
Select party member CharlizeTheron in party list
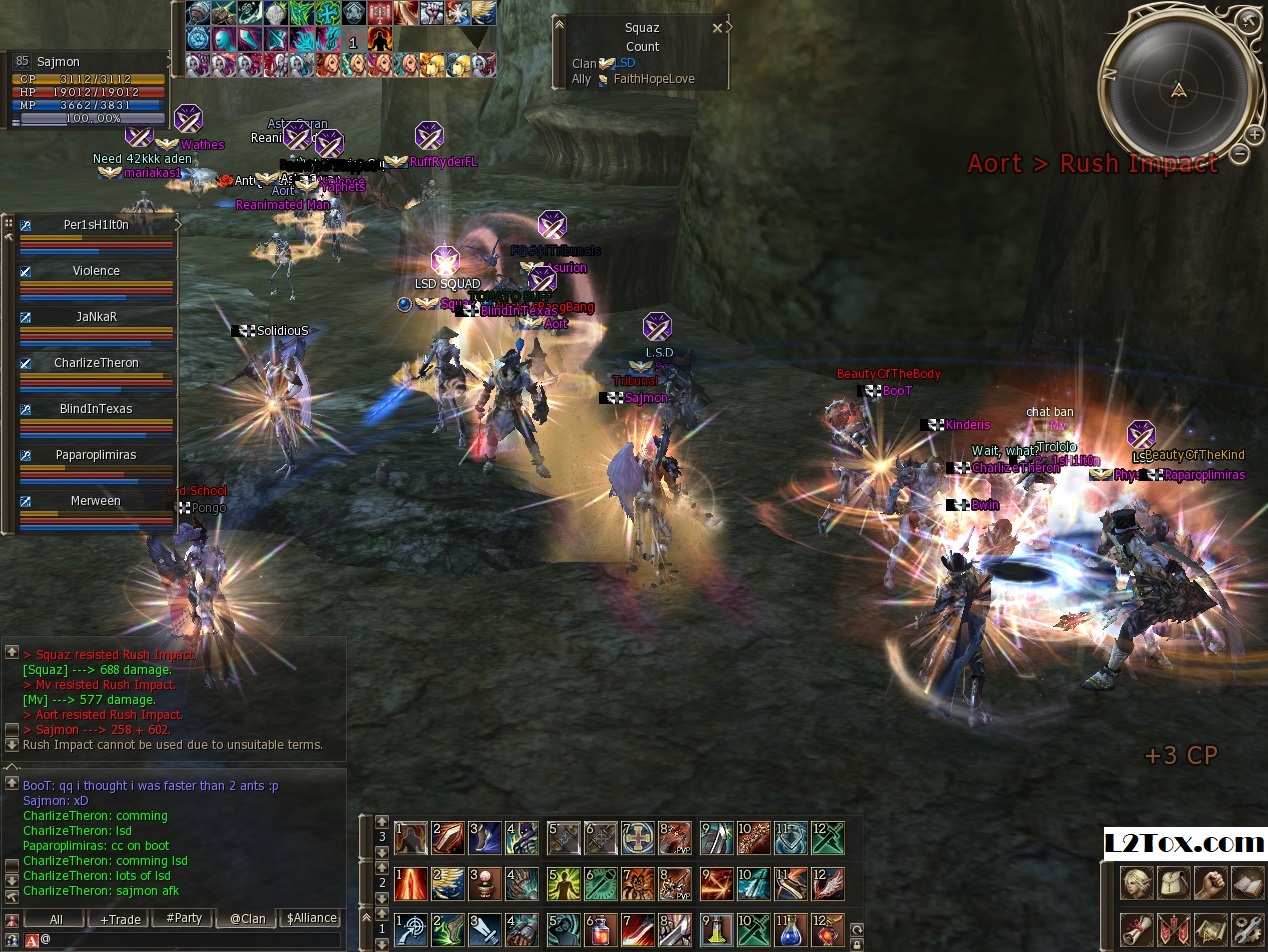click(96, 363)
